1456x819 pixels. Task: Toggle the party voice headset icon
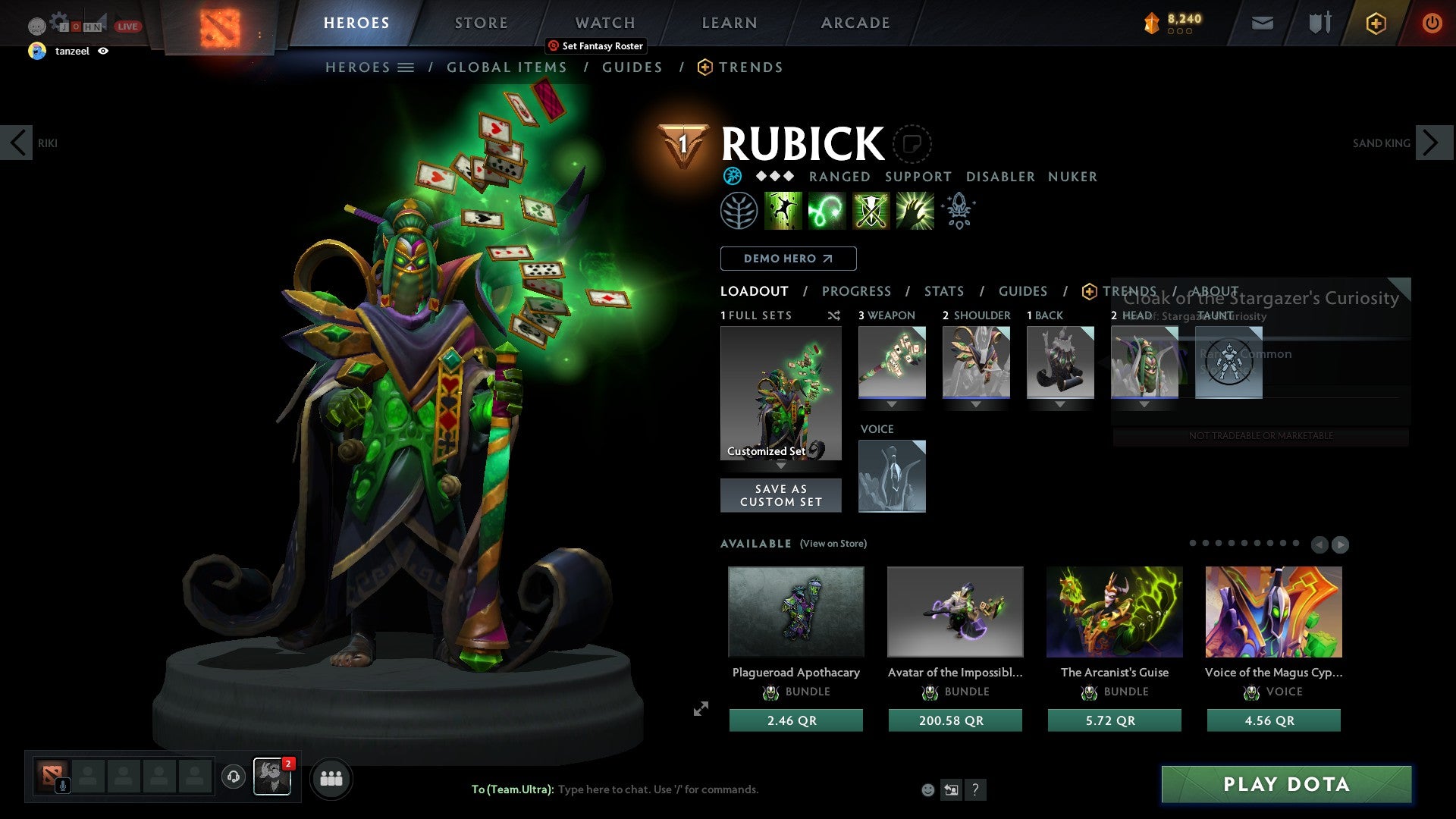(233, 778)
